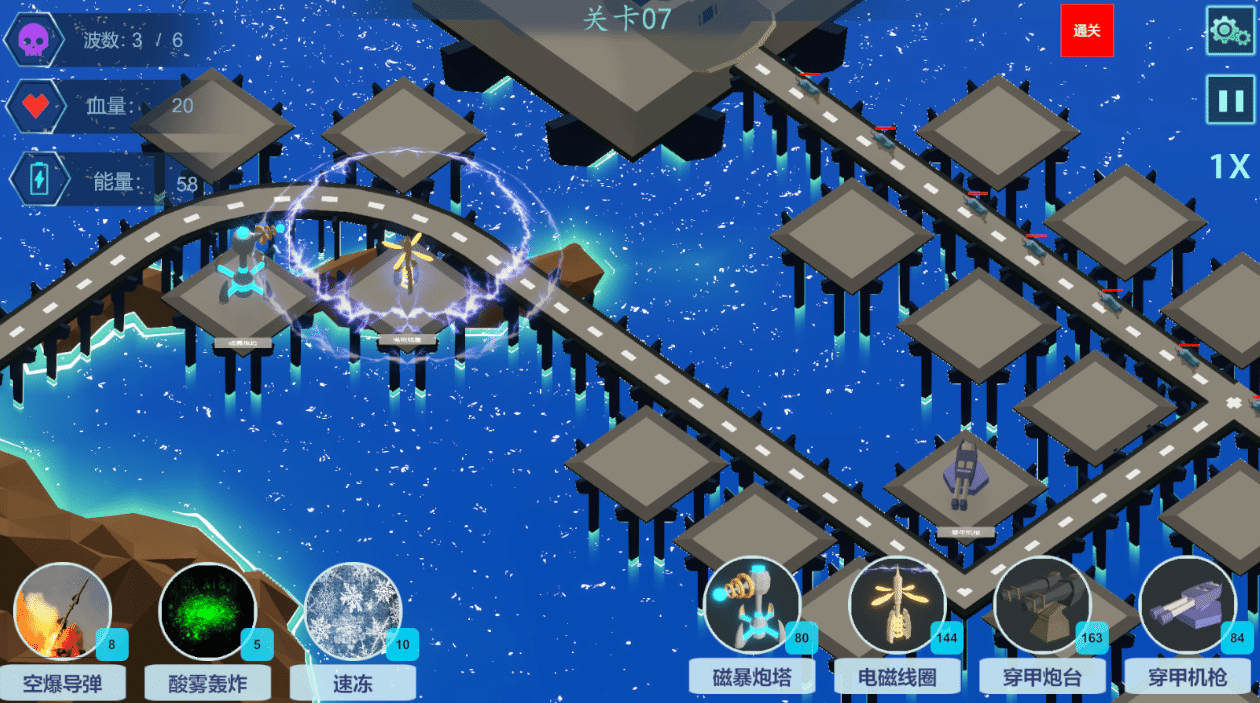Toggle the 1X game speed
The width and height of the screenshot is (1260, 703).
(1229, 167)
